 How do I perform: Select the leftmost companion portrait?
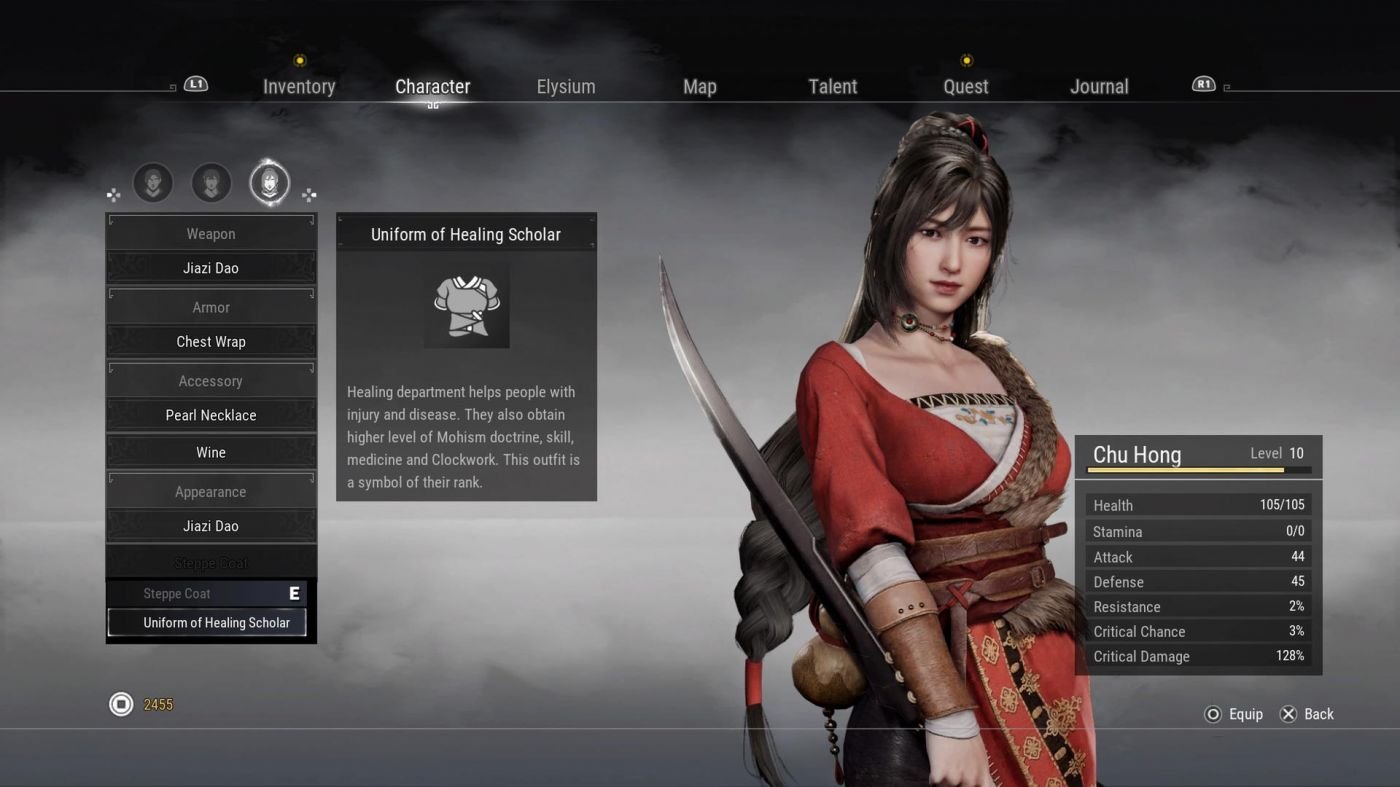tap(152, 182)
